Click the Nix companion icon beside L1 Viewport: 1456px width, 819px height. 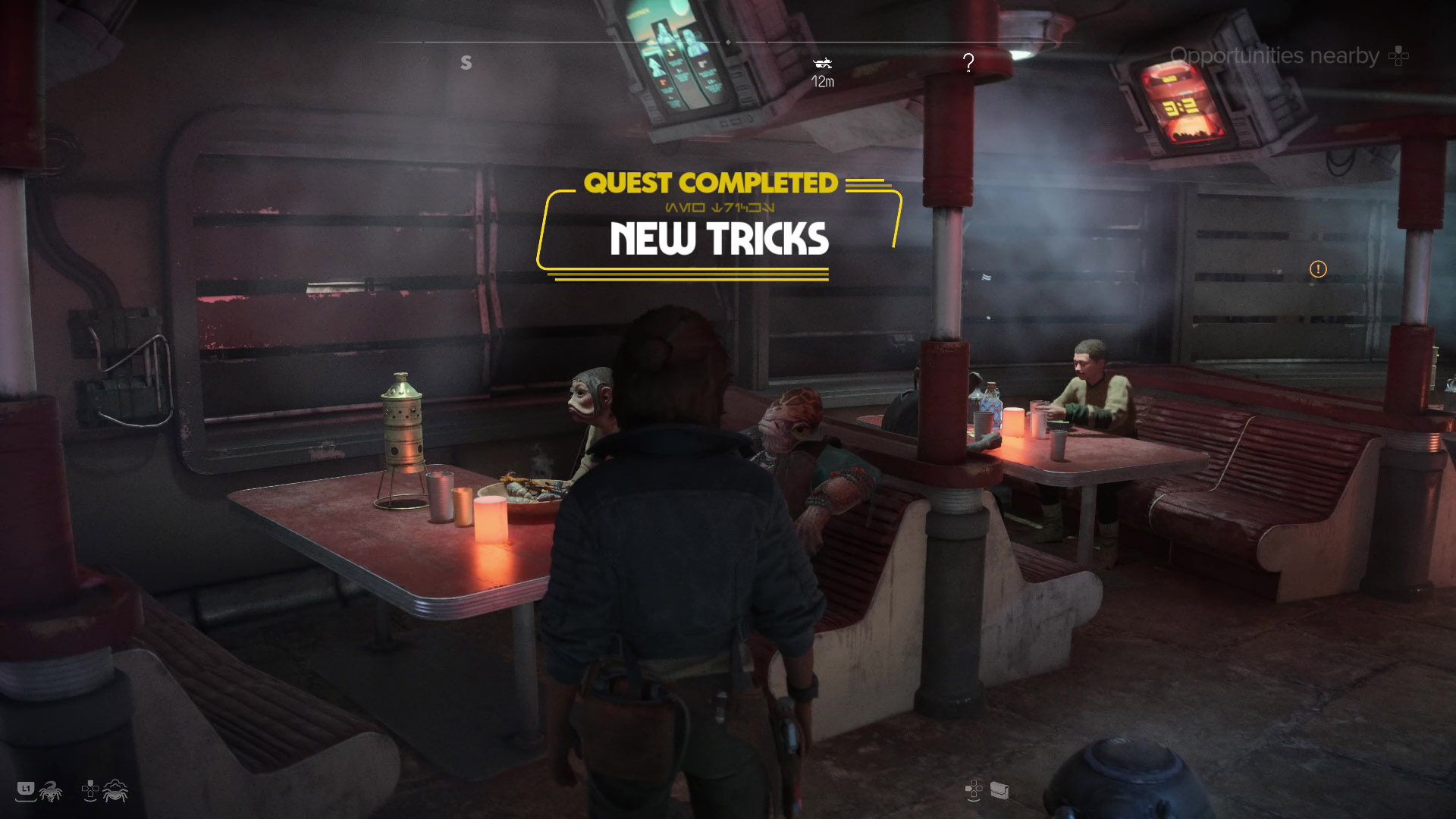point(50,790)
